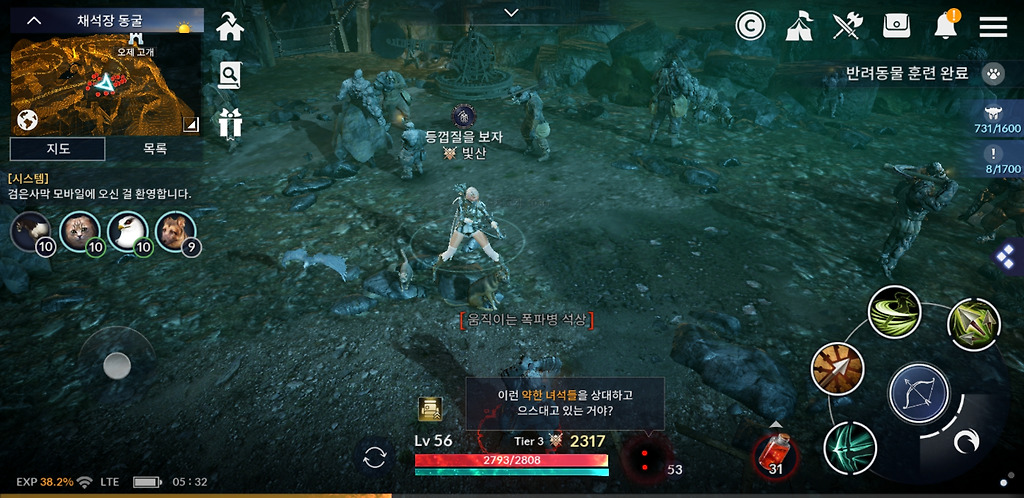This screenshot has width=1024, height=498.
Task: Return to town with the home icon
Action: [x=230, y=26]
